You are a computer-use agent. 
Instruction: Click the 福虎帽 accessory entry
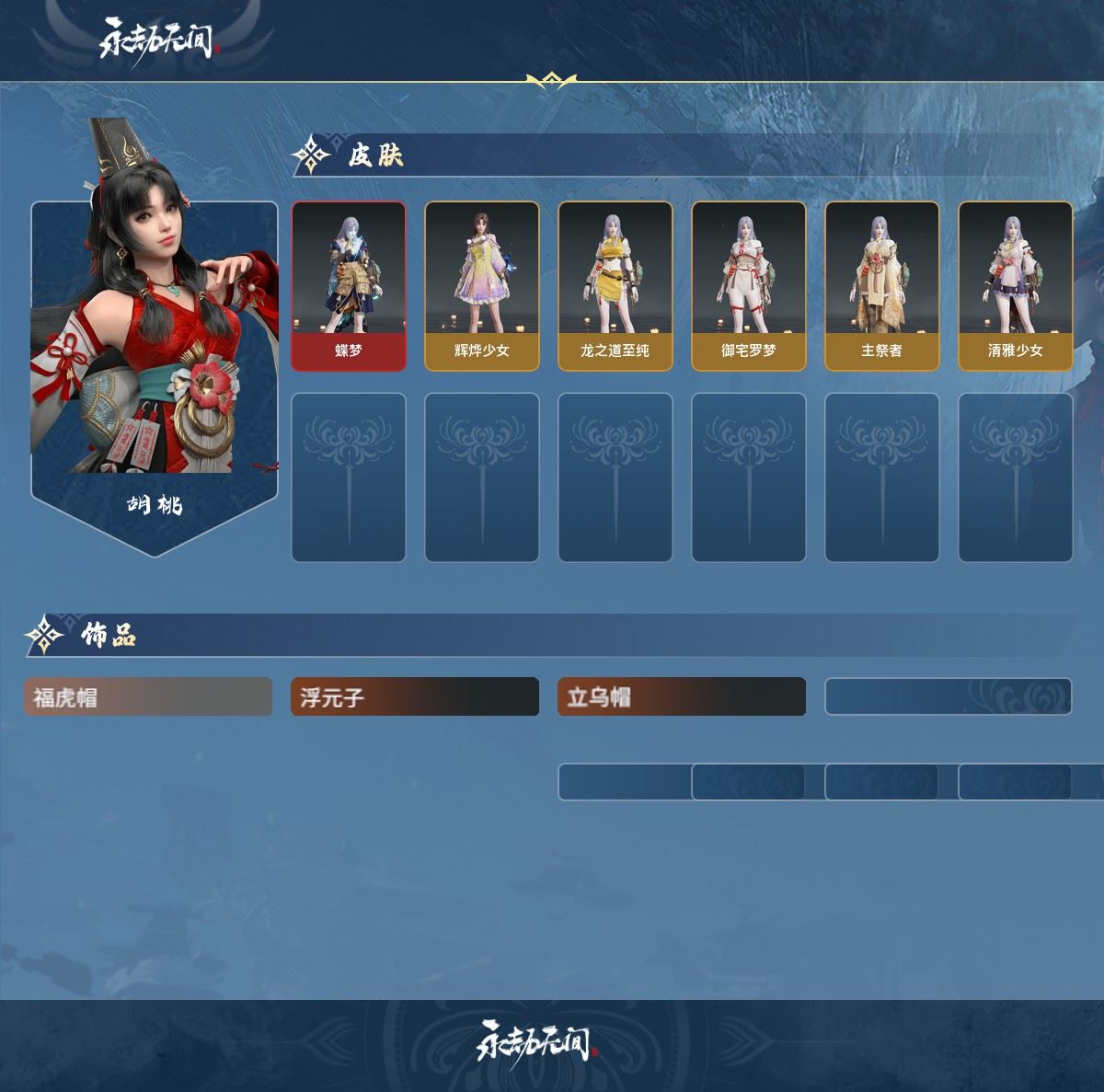tap(148, 697)
